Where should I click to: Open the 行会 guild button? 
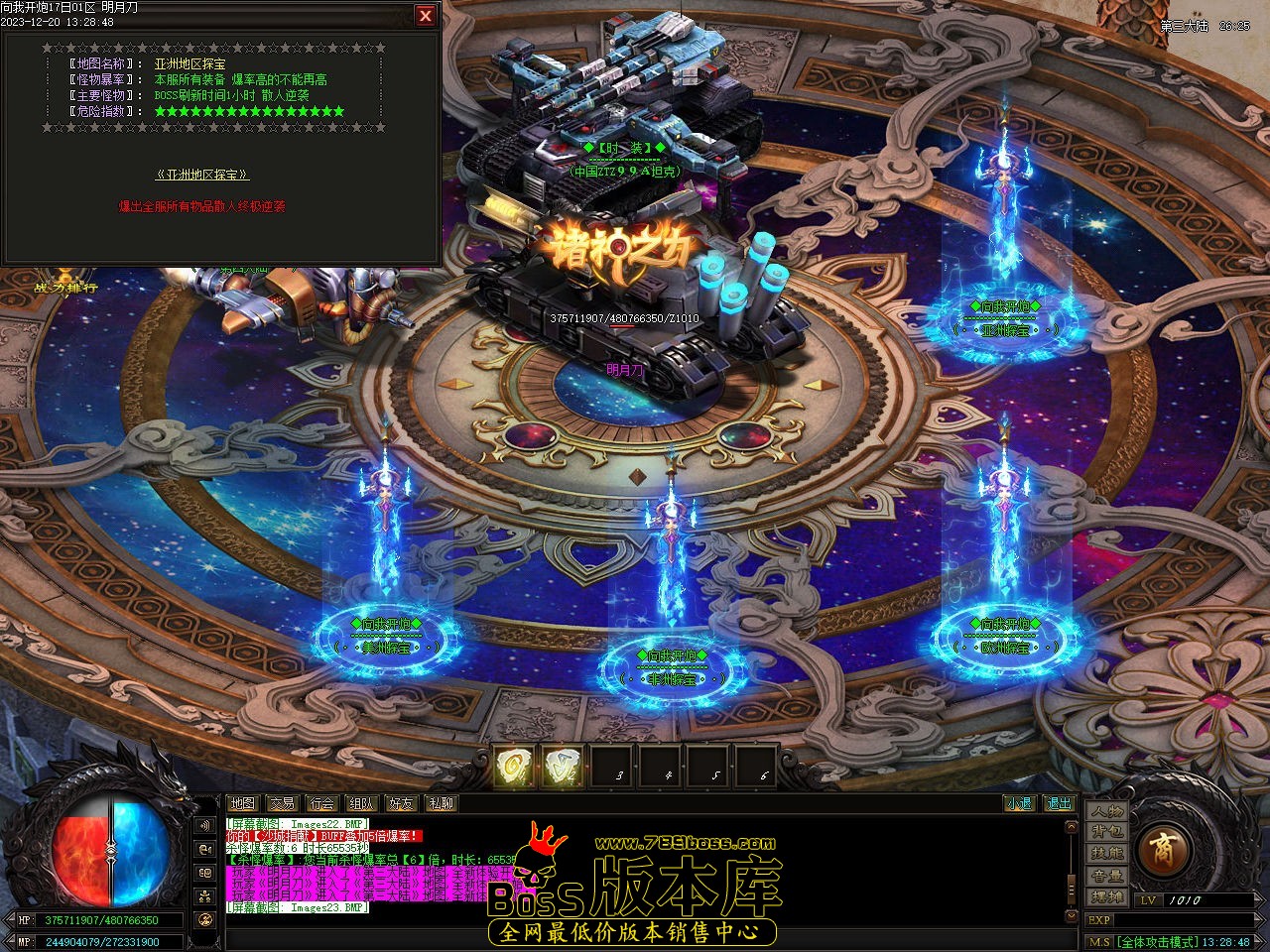click(x=321, y=803)
